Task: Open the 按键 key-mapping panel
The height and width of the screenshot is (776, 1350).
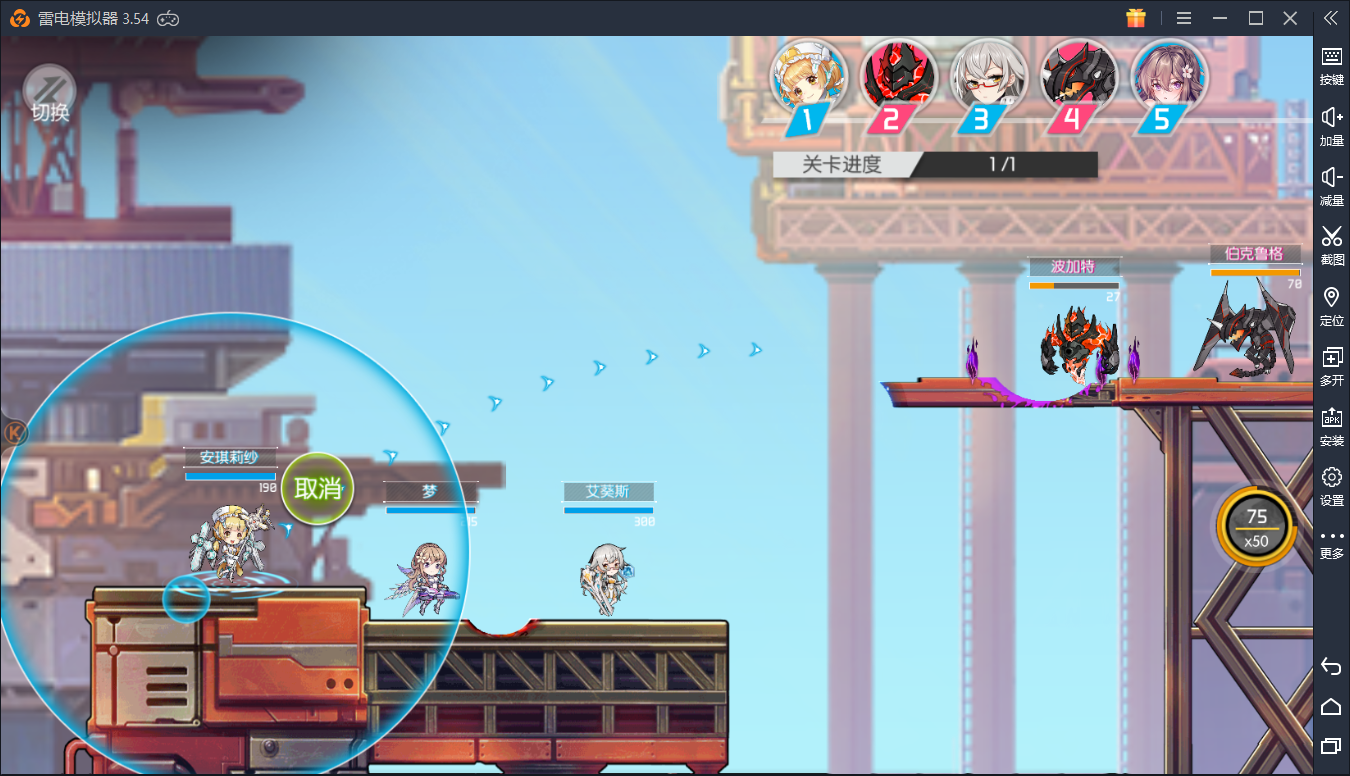Action: (x=1331, y=64)
